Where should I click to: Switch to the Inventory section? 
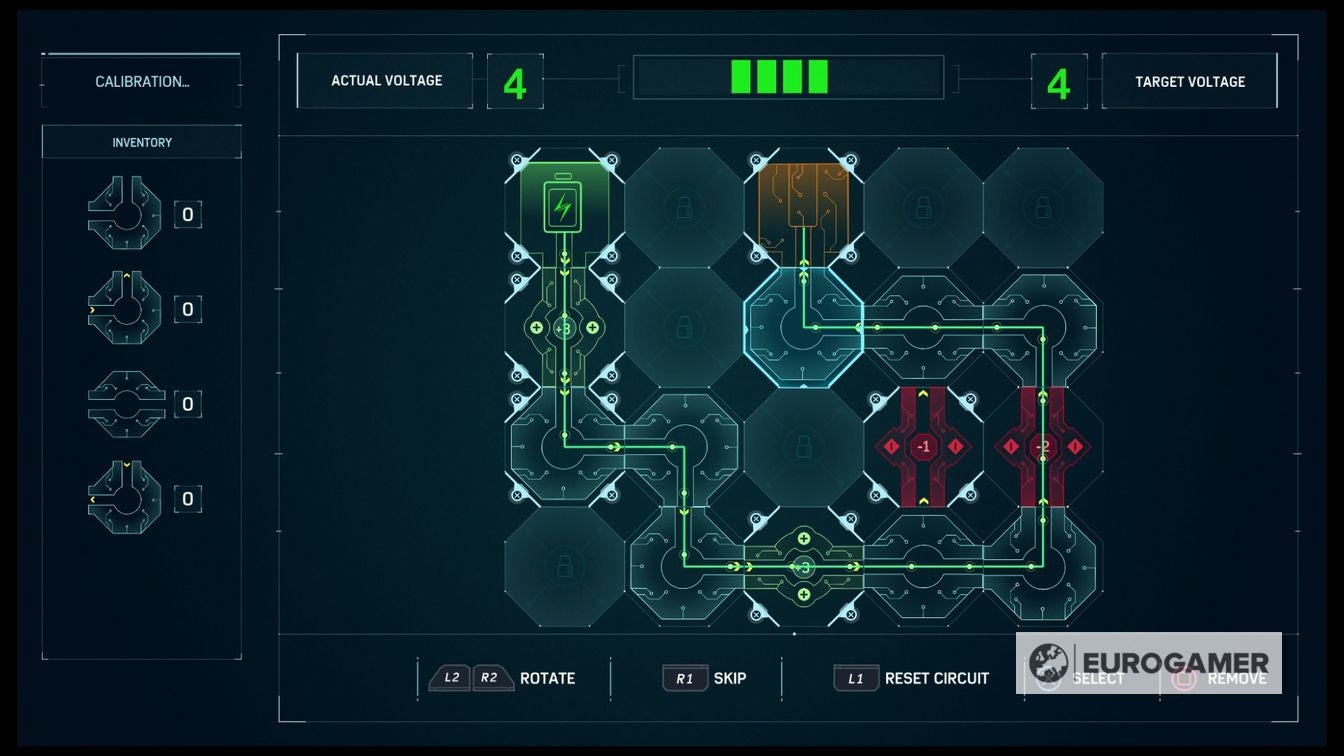pos(140,142)
